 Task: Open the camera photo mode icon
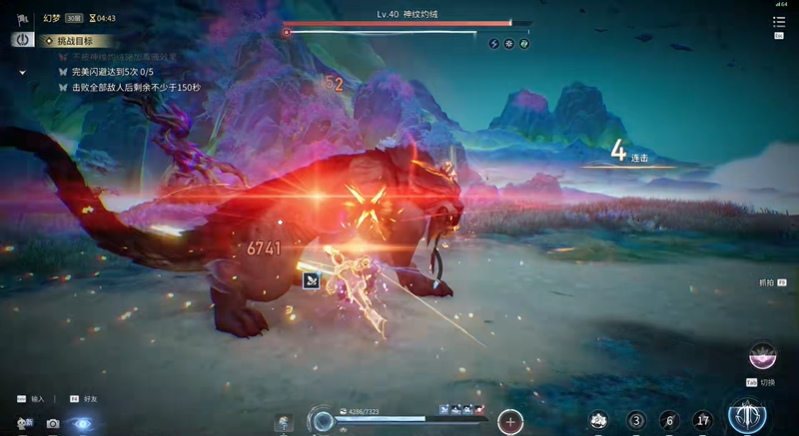pyautogui.click(x=53, y=424)
